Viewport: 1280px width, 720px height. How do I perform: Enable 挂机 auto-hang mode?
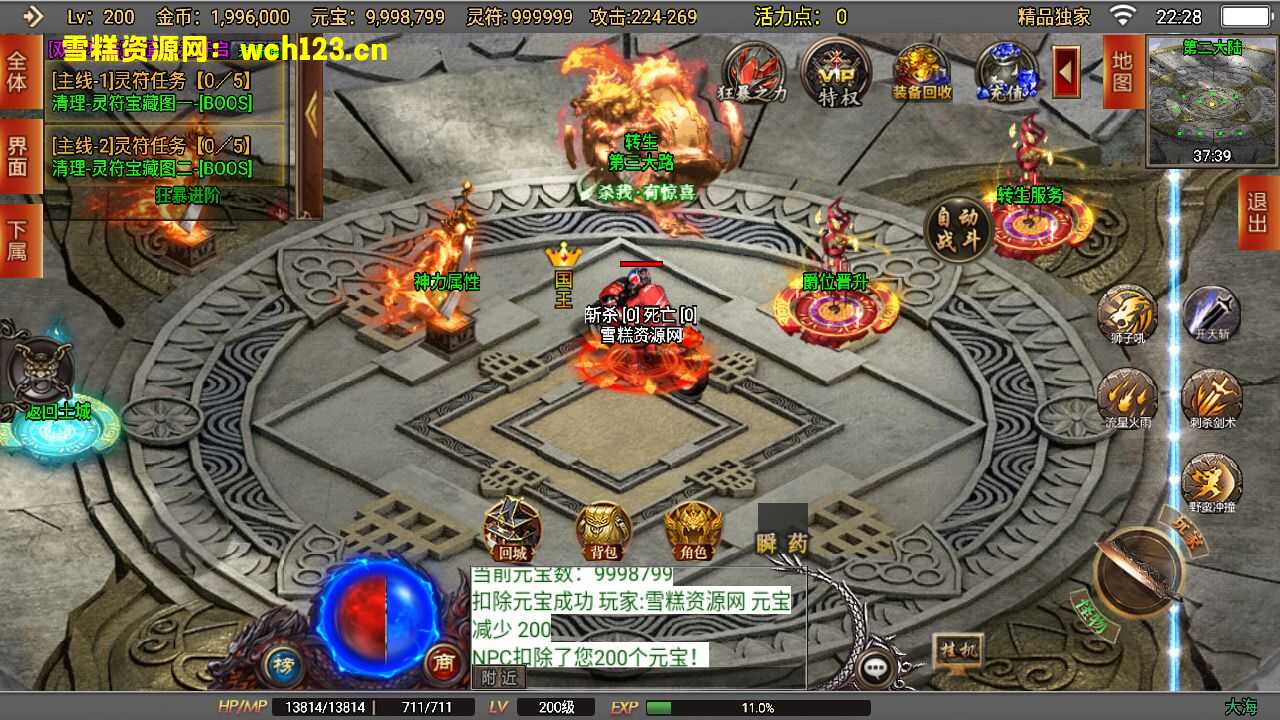point(958,650)
